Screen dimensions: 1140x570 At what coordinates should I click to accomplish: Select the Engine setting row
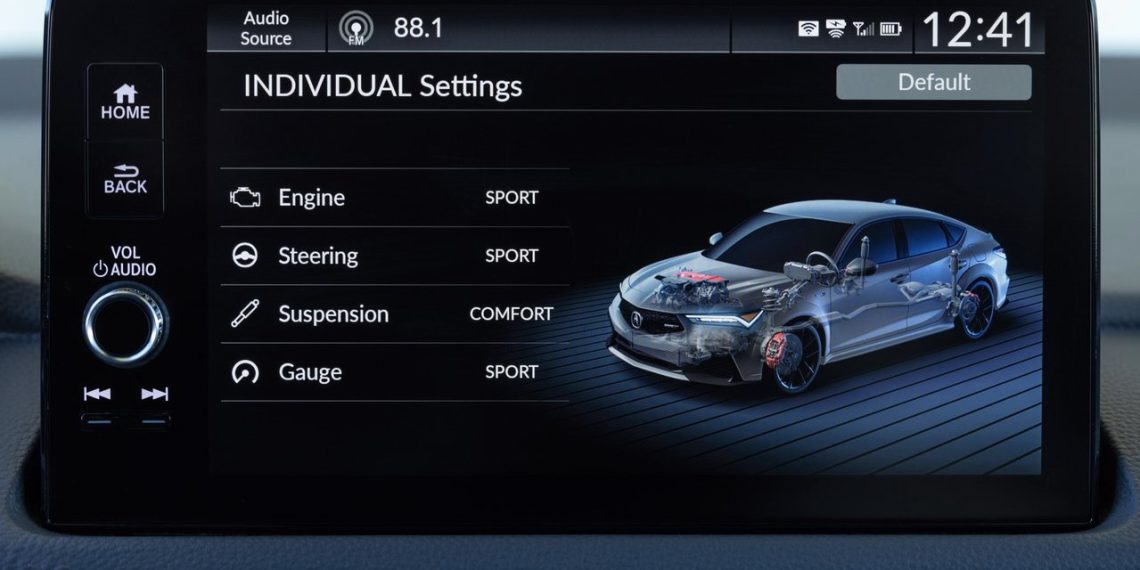point(394,198)
